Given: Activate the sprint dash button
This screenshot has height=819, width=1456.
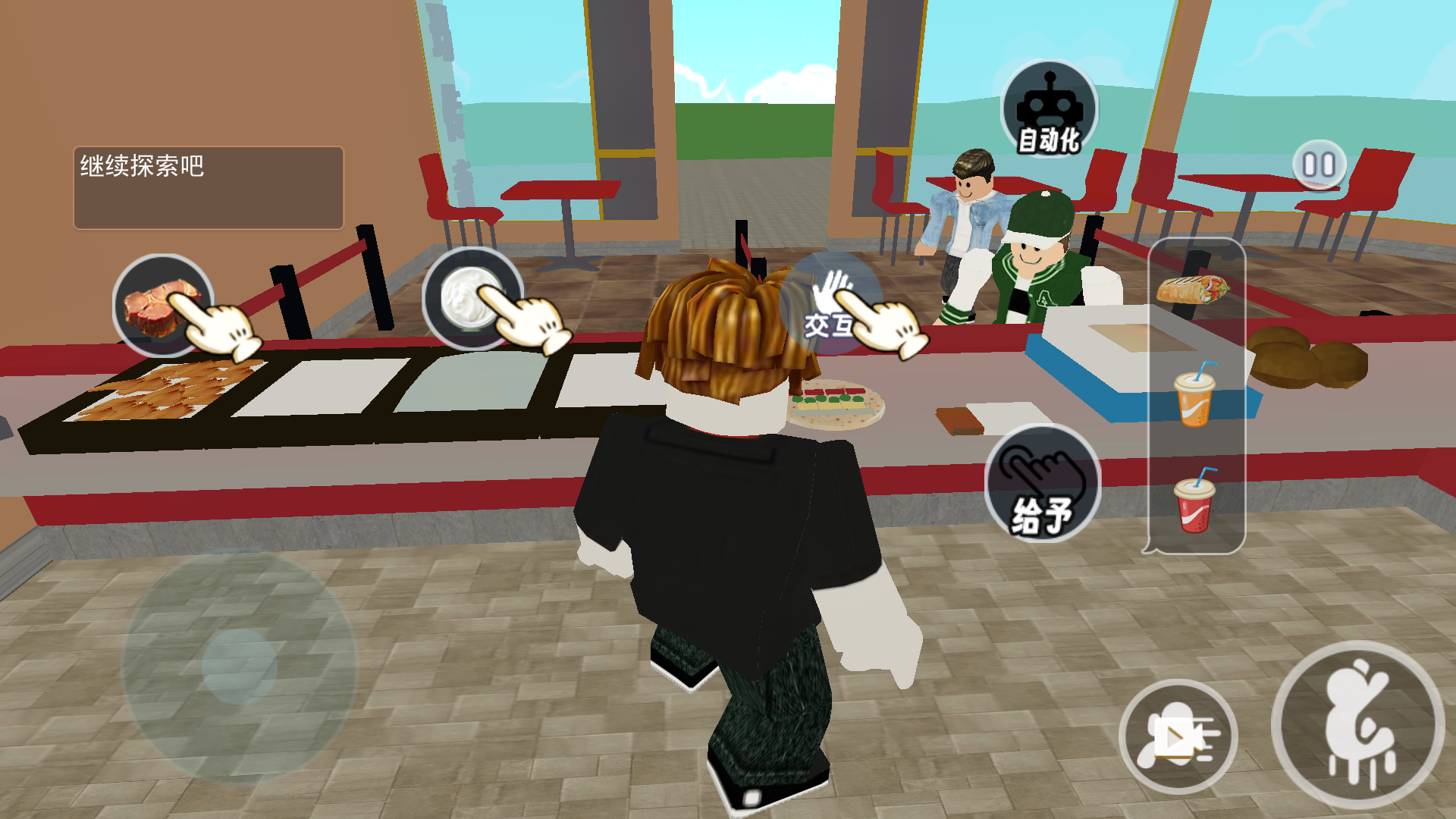Looking at the screenshot, I should click(1178, 736).
